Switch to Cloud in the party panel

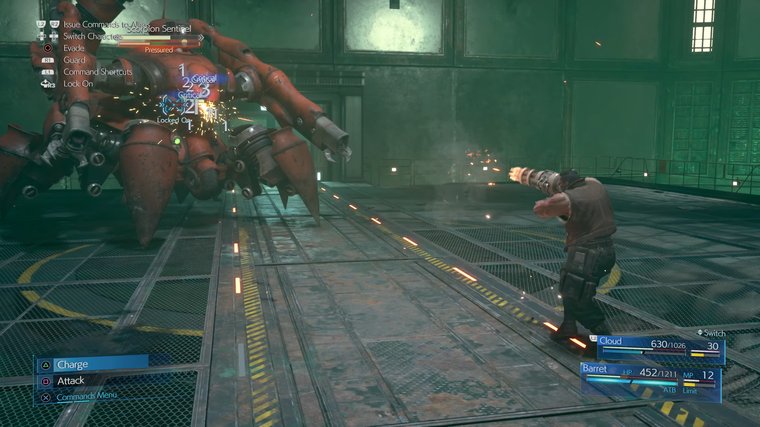(x=660, y=347)
